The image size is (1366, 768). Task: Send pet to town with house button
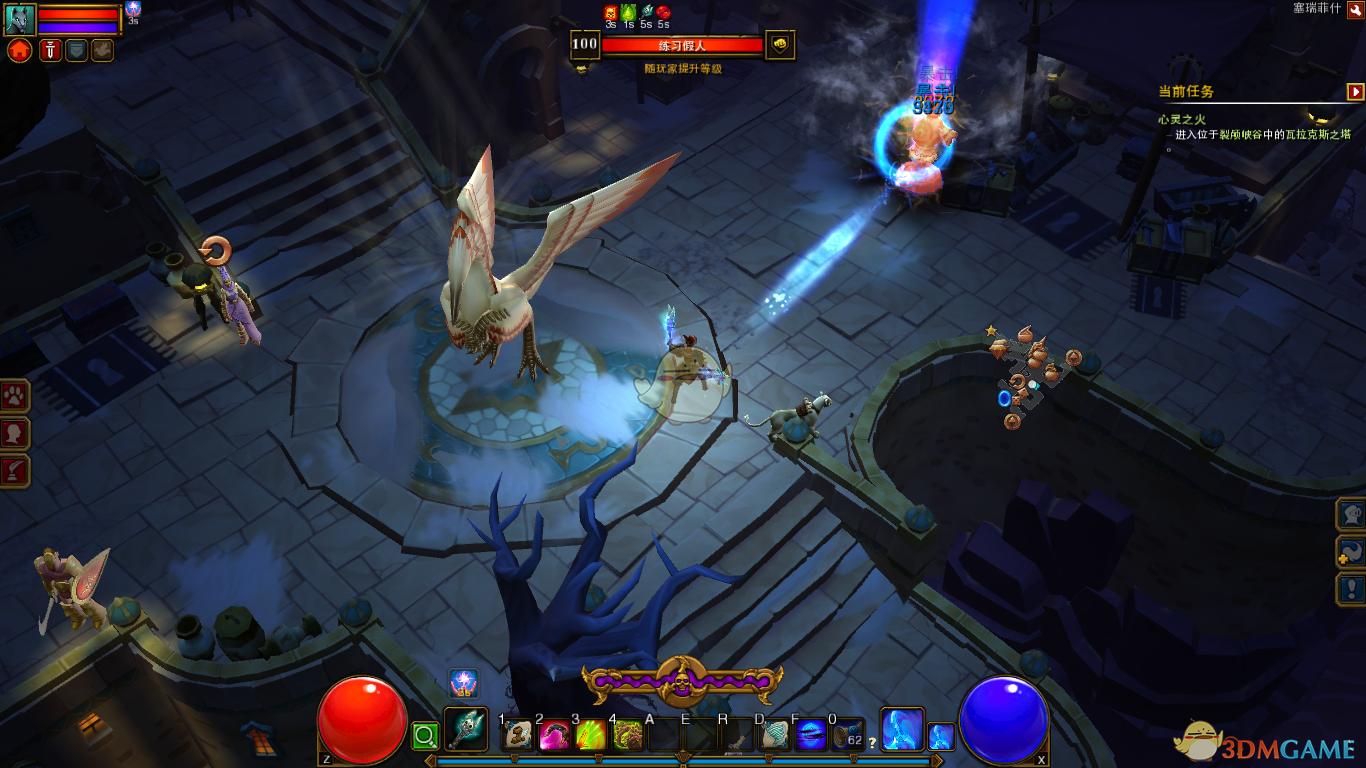tap(19, 51)
